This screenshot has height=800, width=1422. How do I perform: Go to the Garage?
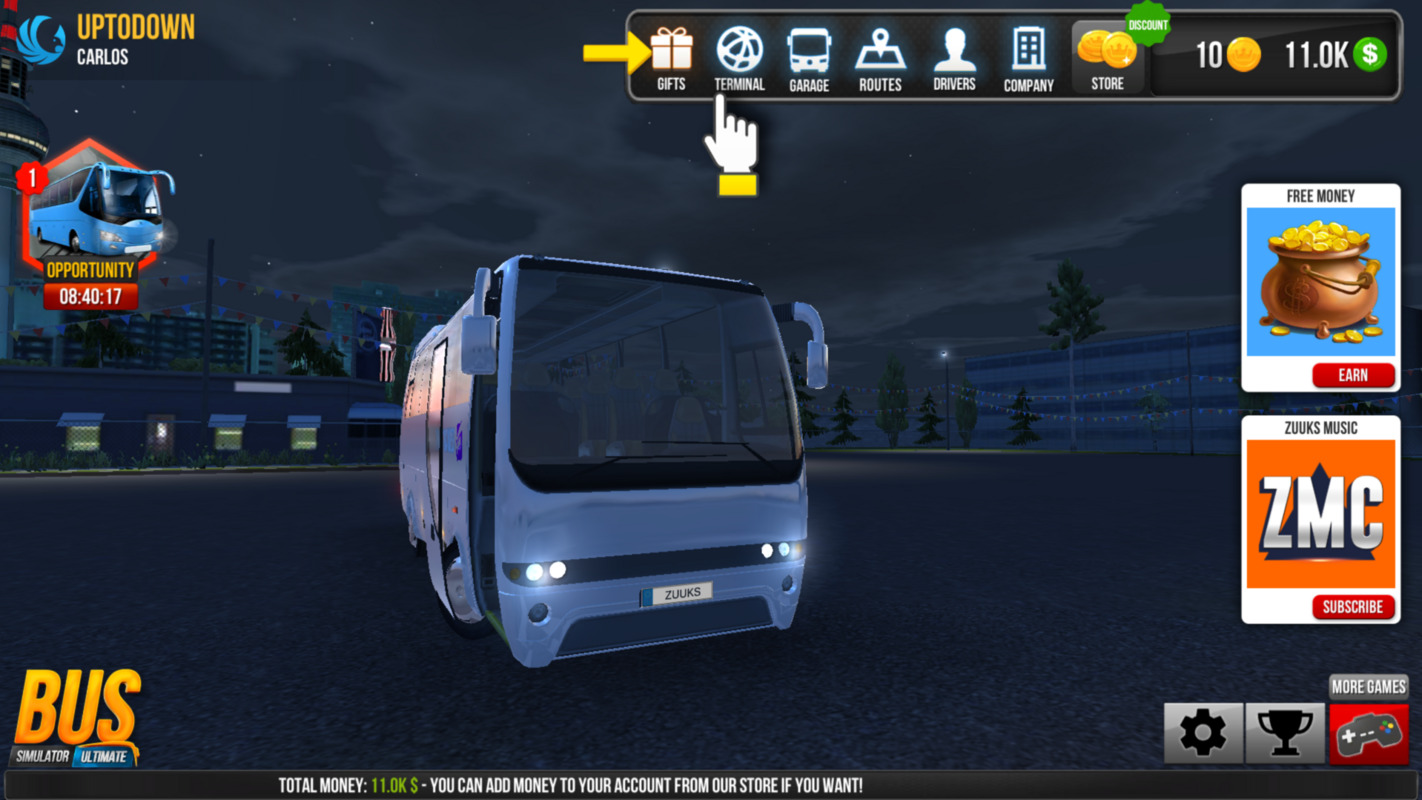tap(808, 58)
